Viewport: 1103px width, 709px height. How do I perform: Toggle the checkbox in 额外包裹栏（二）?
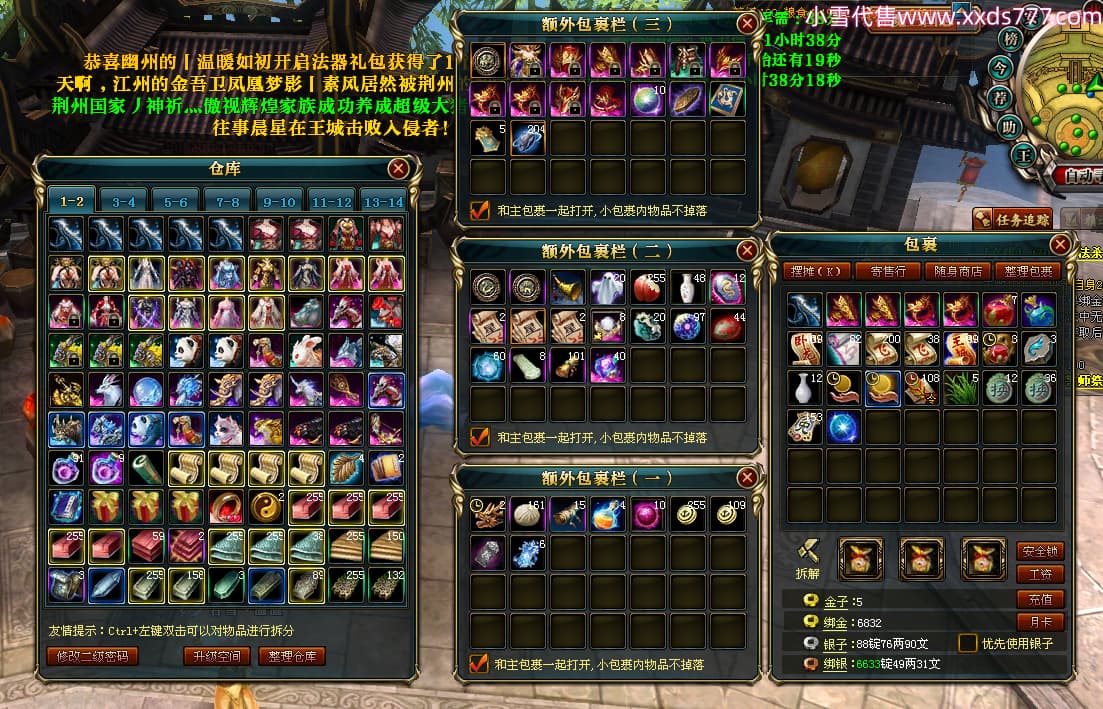[480, 437]
